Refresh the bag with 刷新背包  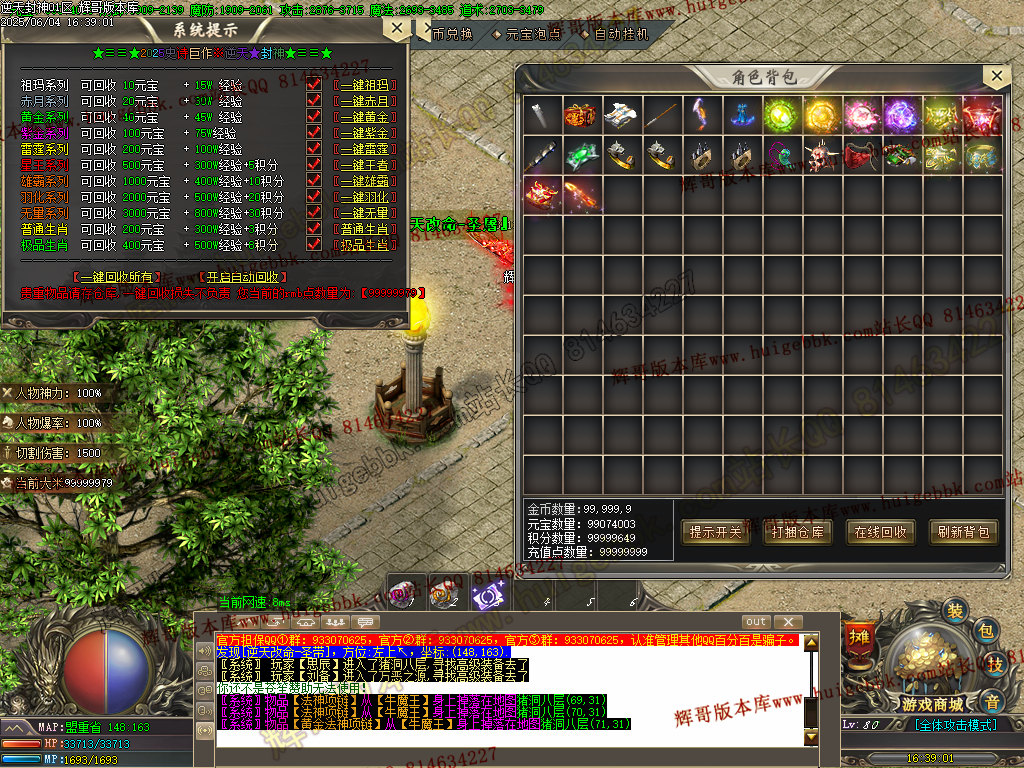963,532
